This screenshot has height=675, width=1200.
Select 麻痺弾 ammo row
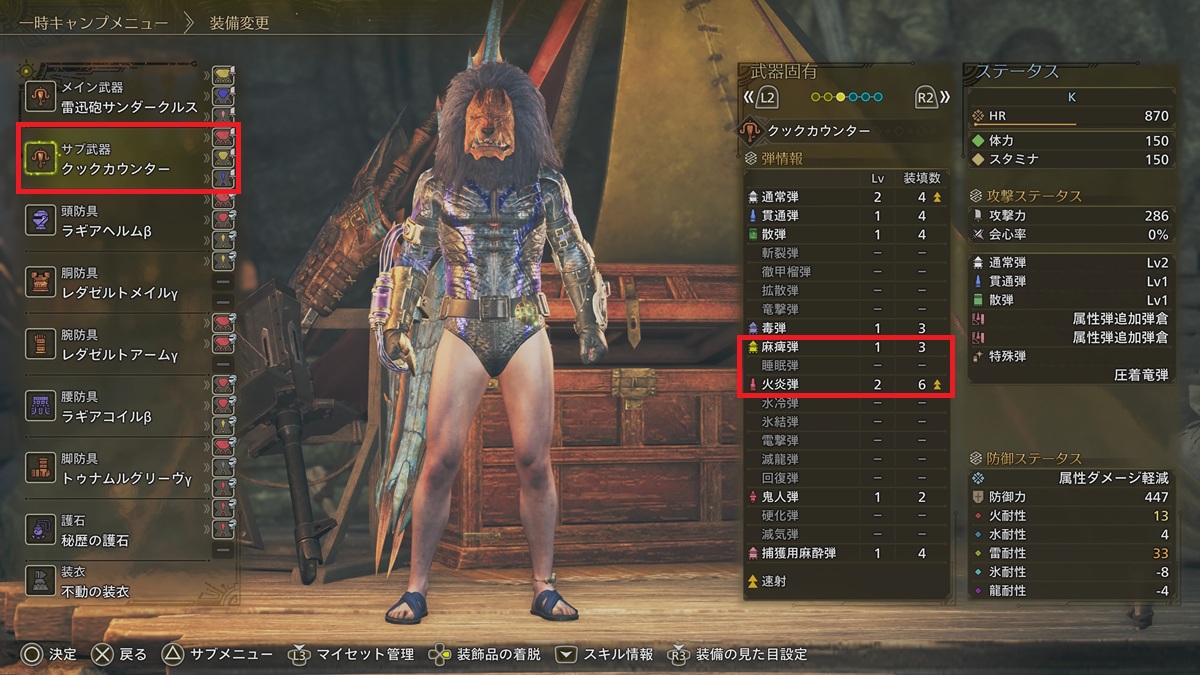(x=845, y=347)
